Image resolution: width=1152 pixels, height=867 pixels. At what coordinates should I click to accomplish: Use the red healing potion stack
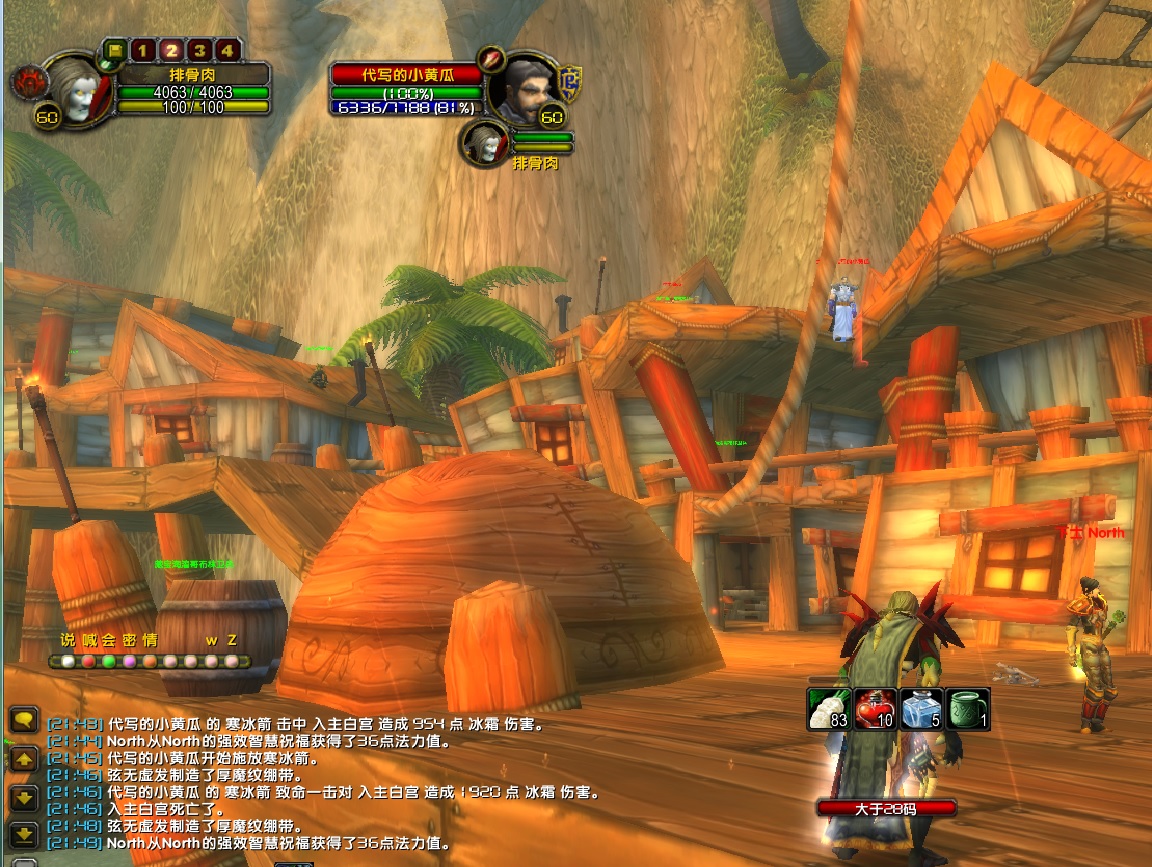pos(875,709)
